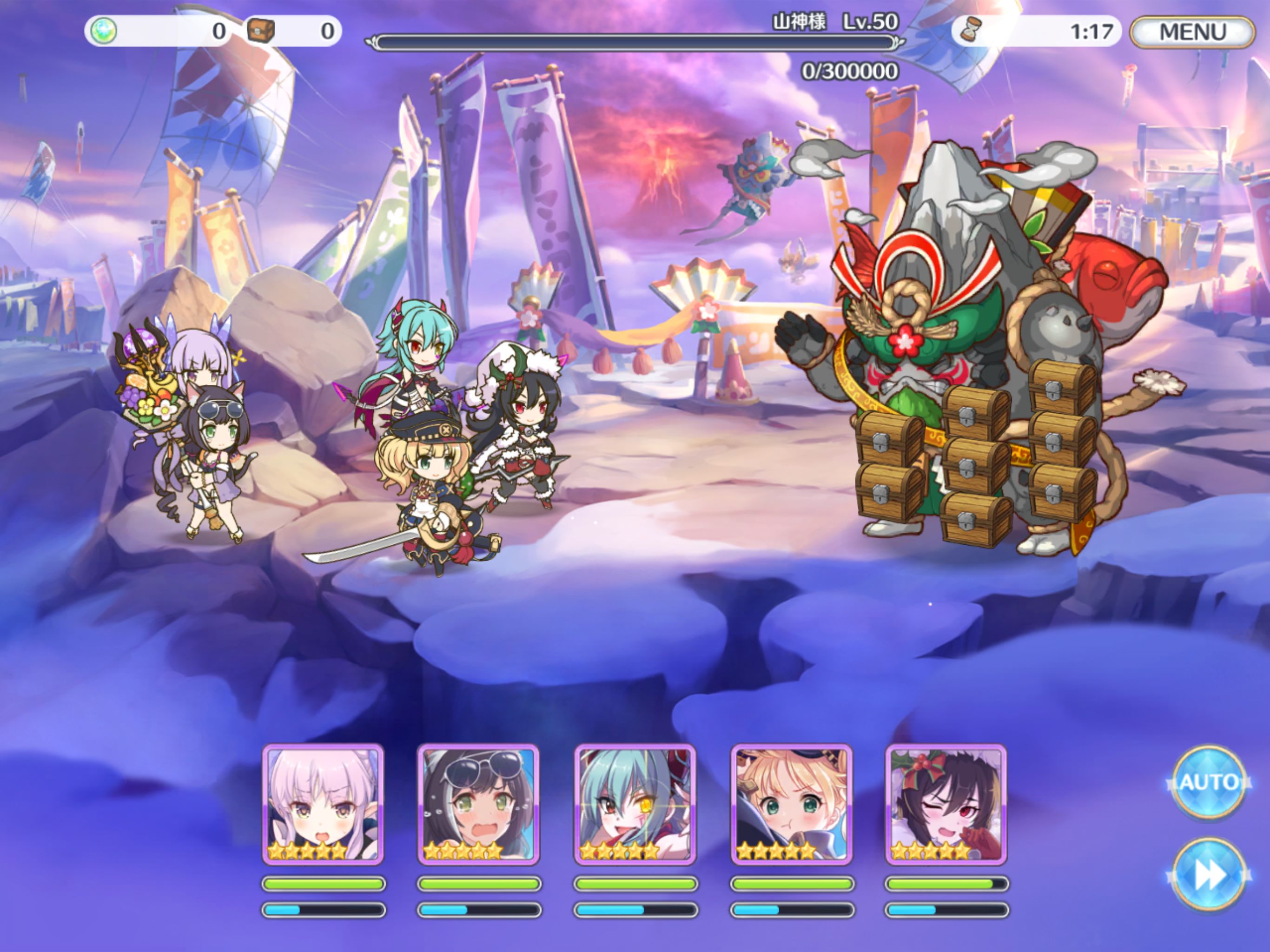Viewport: 1270px width, 952px height.
Task: Toggle AUTO battle mode
Action: tap(1208, 782)
